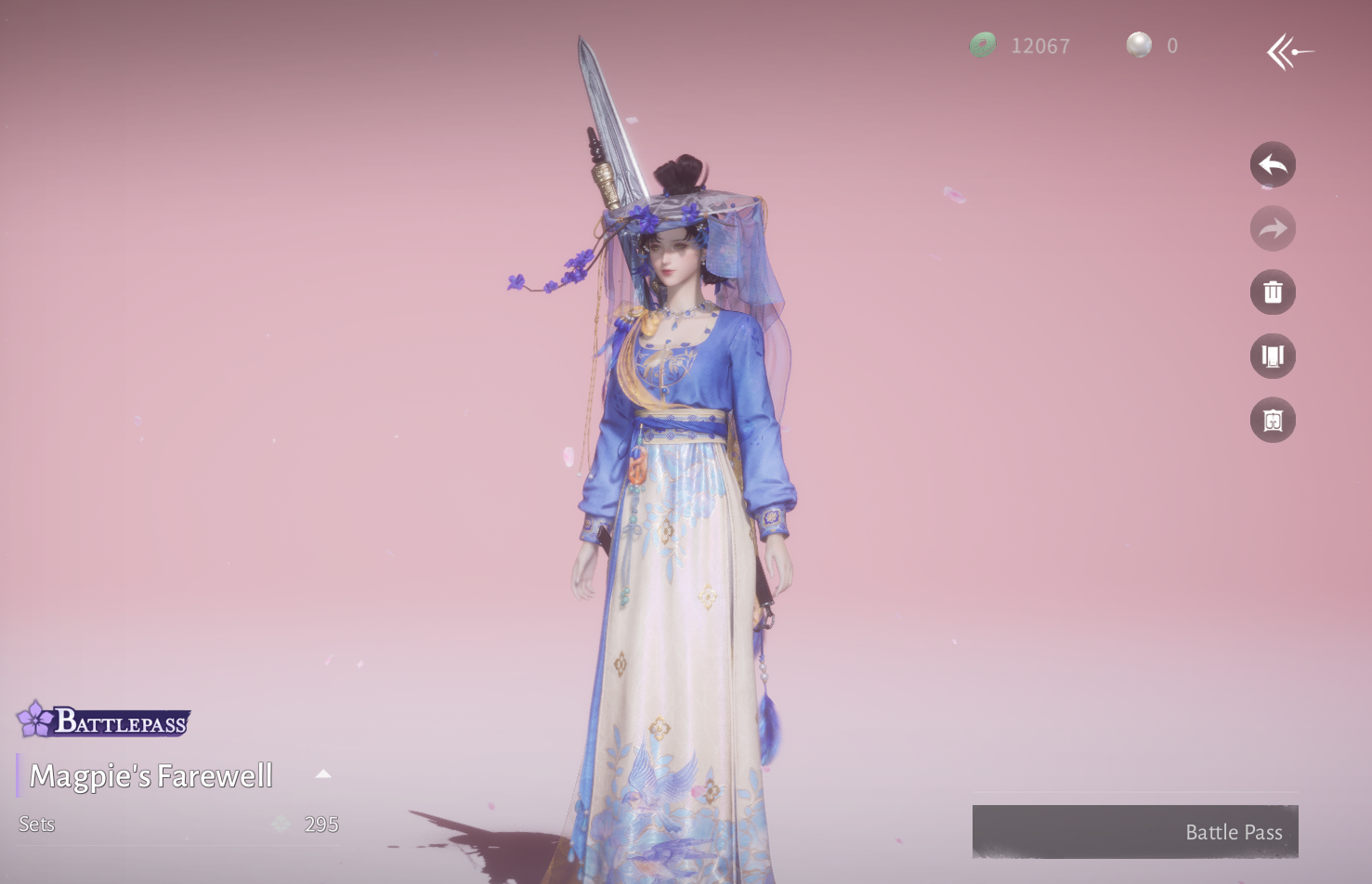Click the trash can remove button
Screen dimensions: 1372x884
1273,292
